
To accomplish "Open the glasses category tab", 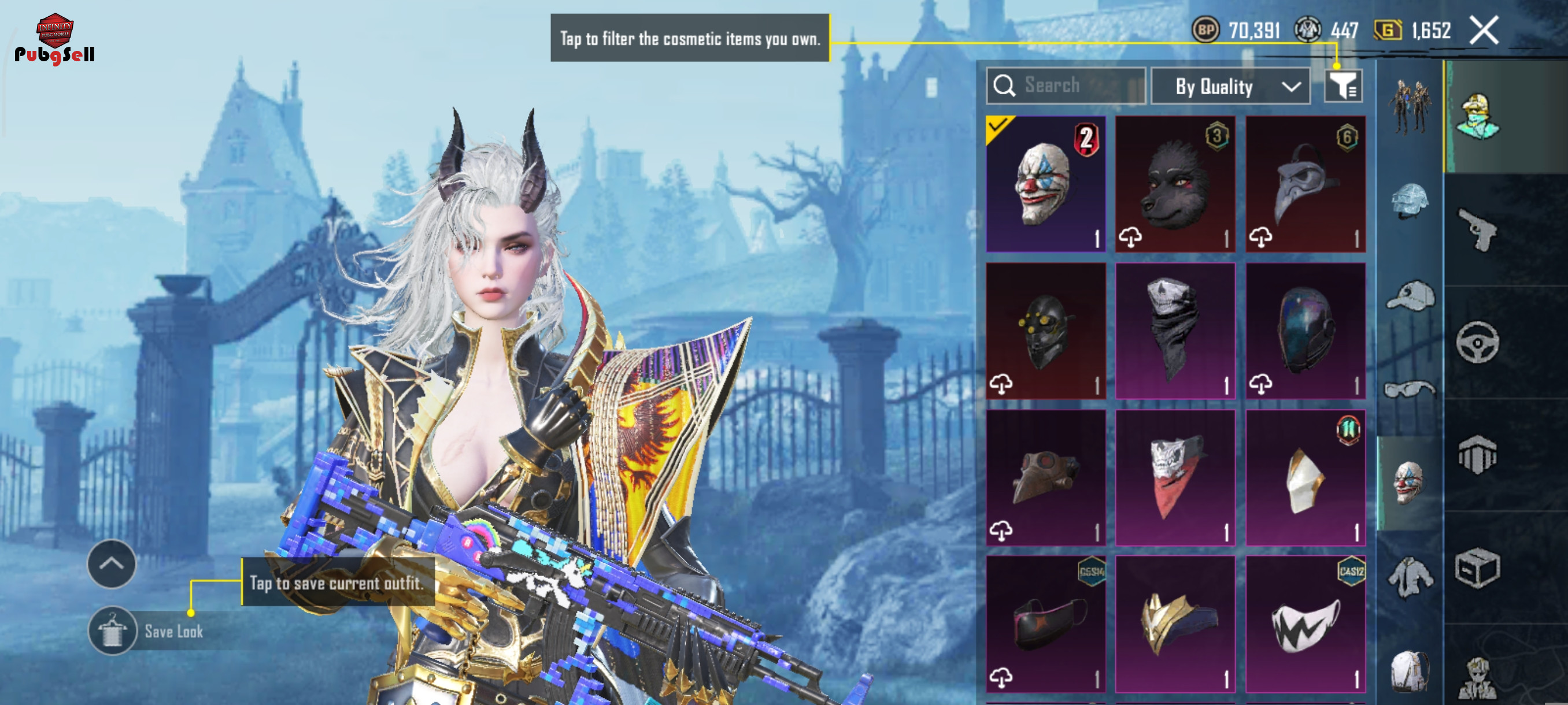I will coord(1410,389).
